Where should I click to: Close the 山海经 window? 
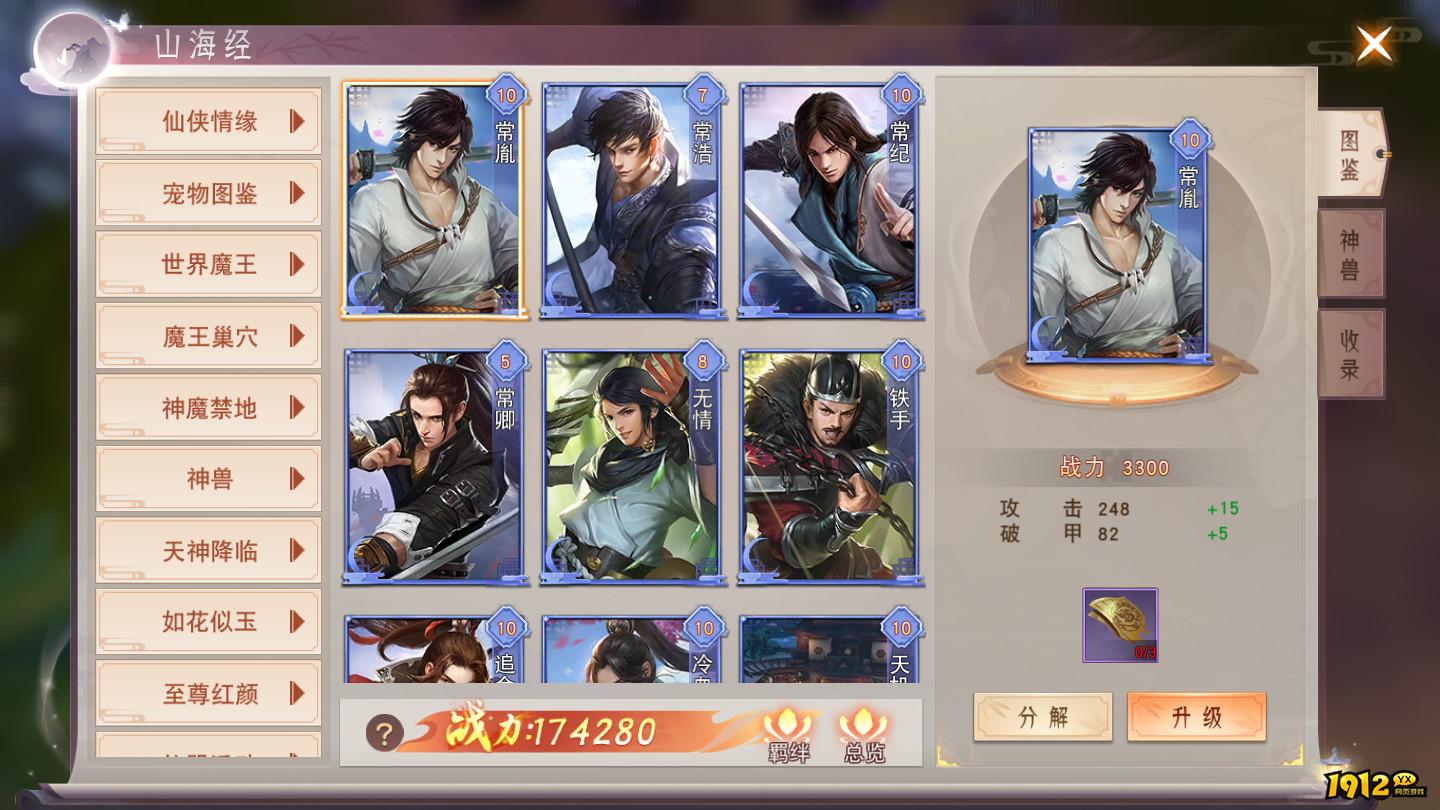pyautogui.click(x=1374, y=44)
